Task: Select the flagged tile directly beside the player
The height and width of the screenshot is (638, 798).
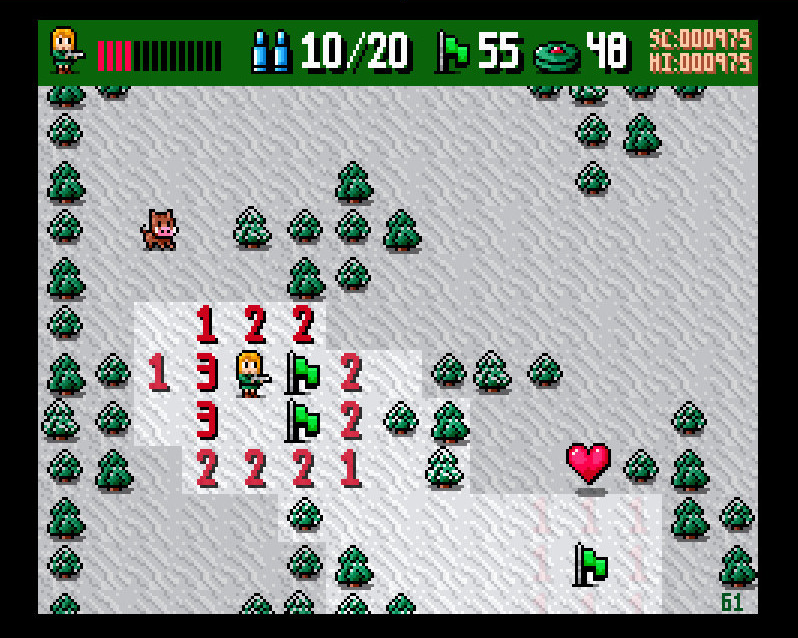Action: tap(302, 373)
